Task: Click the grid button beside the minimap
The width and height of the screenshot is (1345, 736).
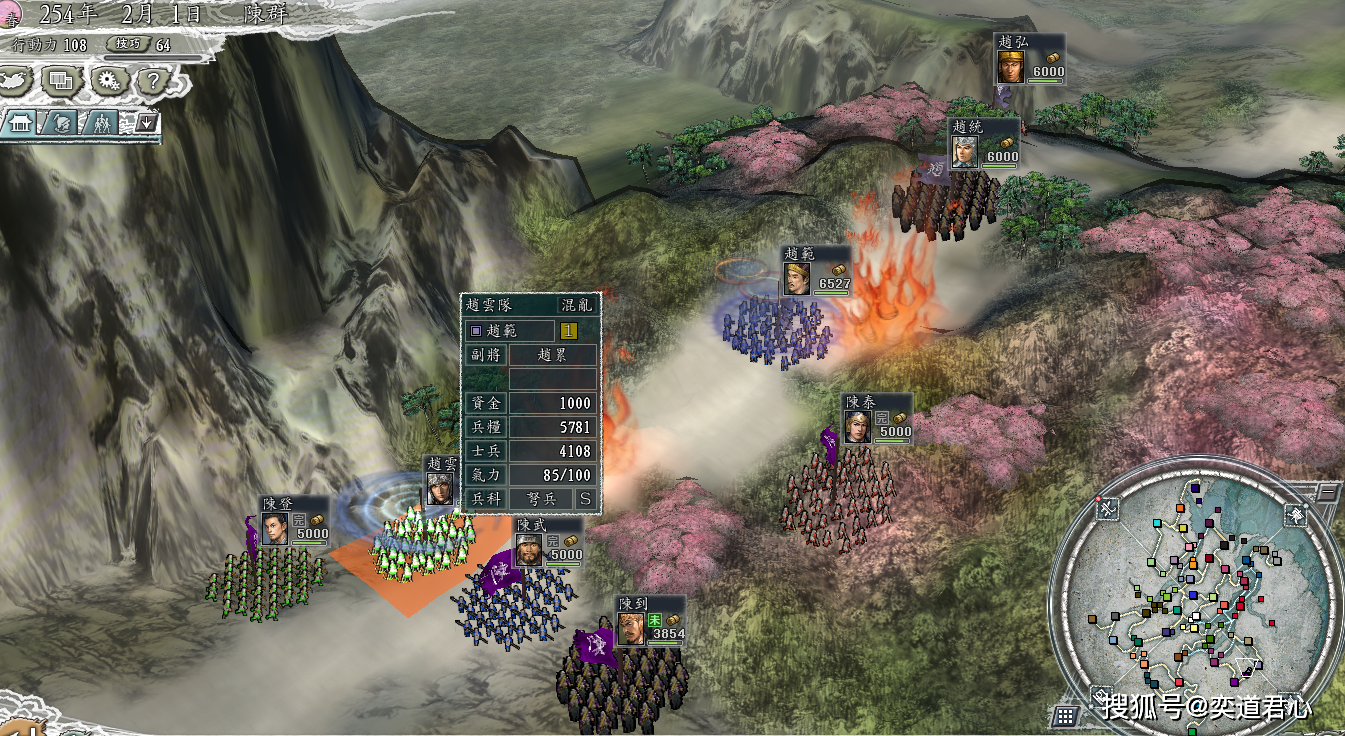Action: (x=1066, y=715)
